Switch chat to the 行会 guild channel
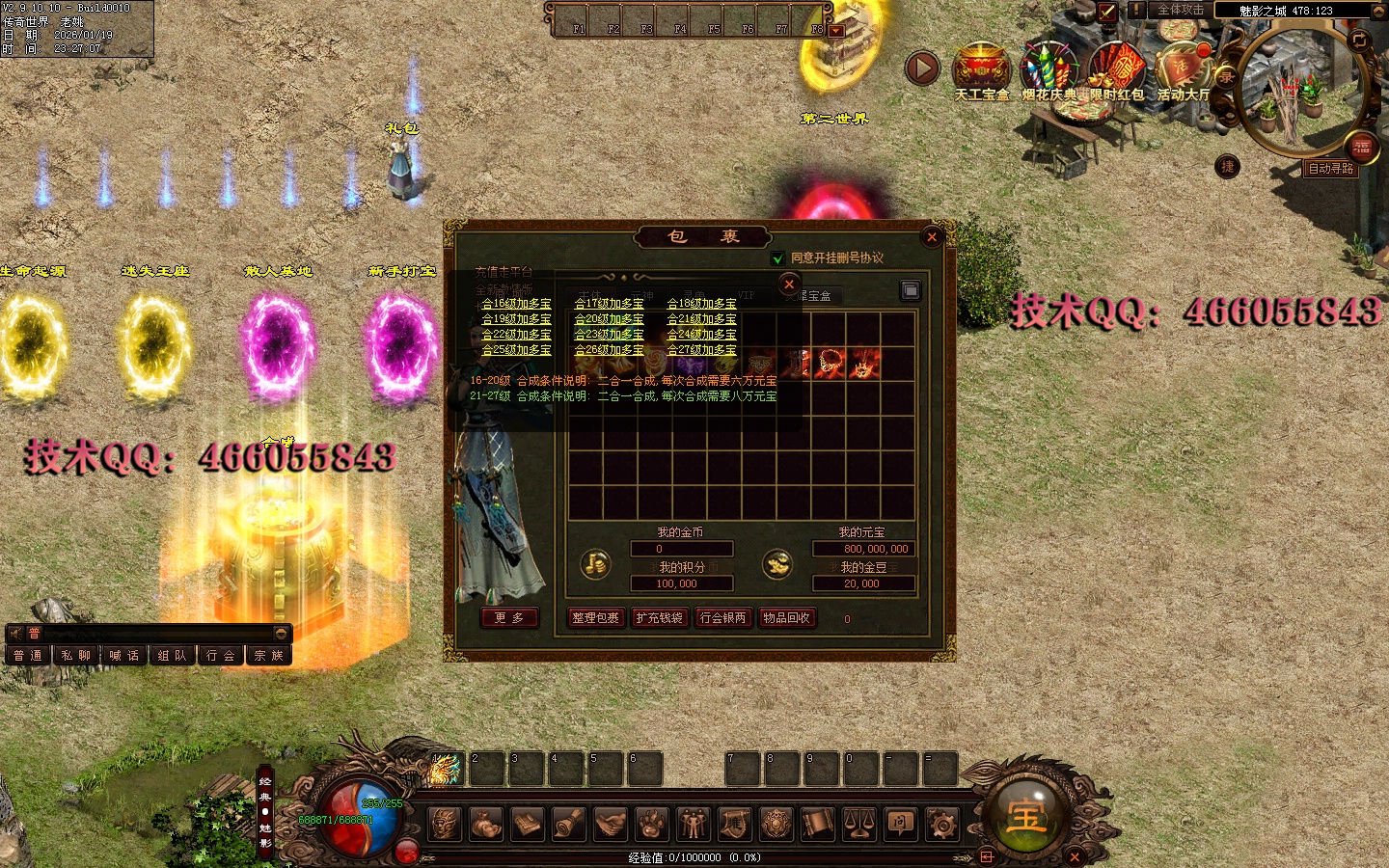Image resolution: width=1389 pixels, height=868 pixels. pos(221,656)
